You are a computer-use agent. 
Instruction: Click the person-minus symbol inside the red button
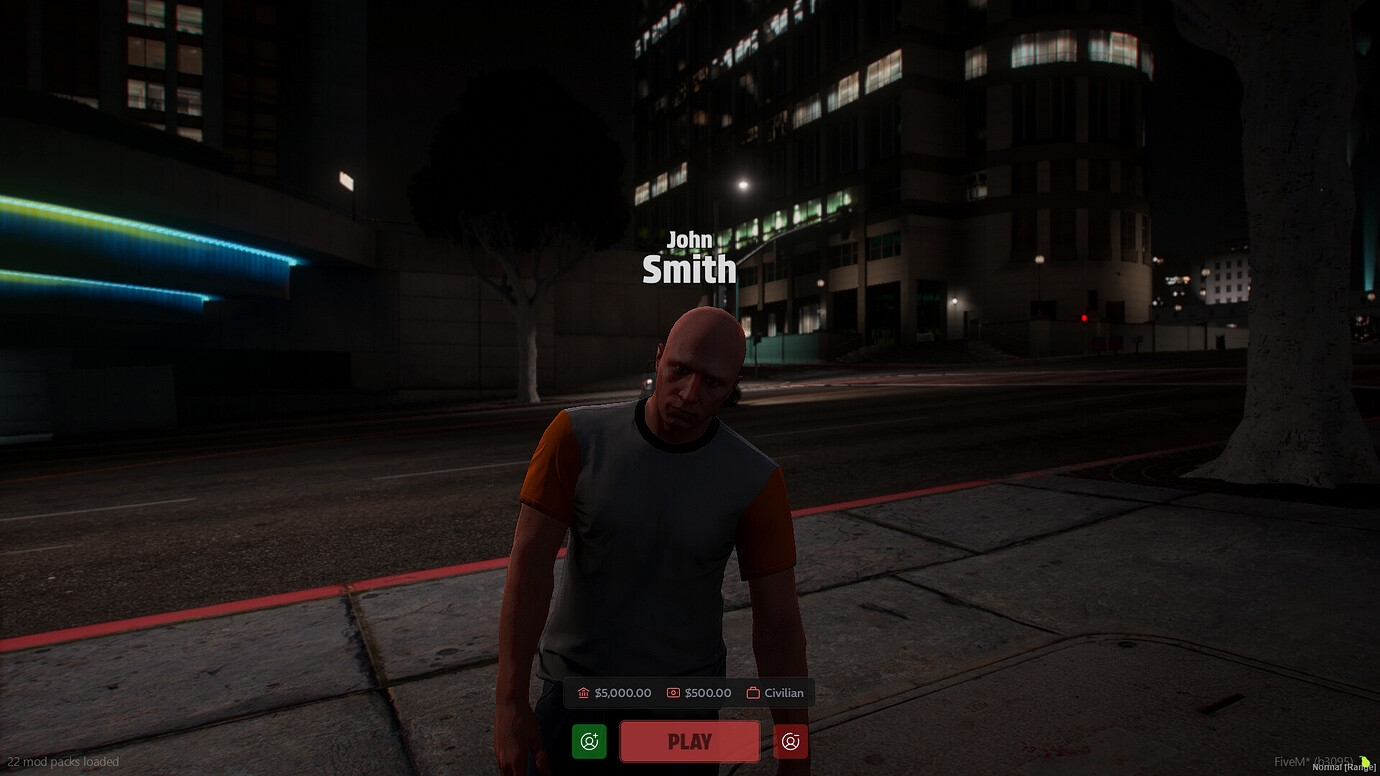[790, 741]
